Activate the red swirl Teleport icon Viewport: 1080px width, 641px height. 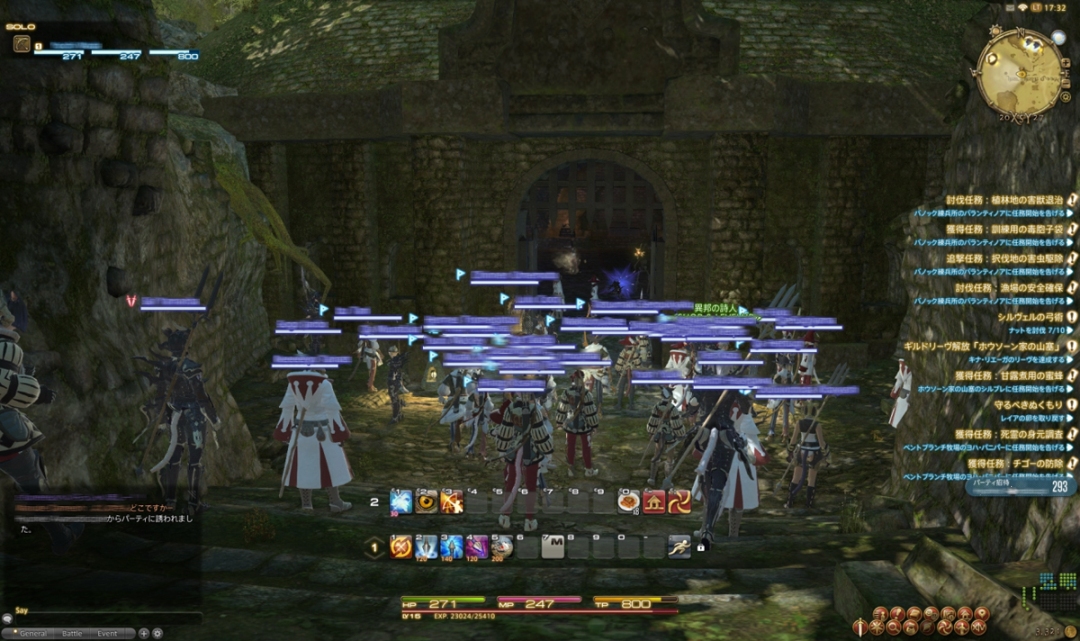pyautogui.click(x=680, y=502)
